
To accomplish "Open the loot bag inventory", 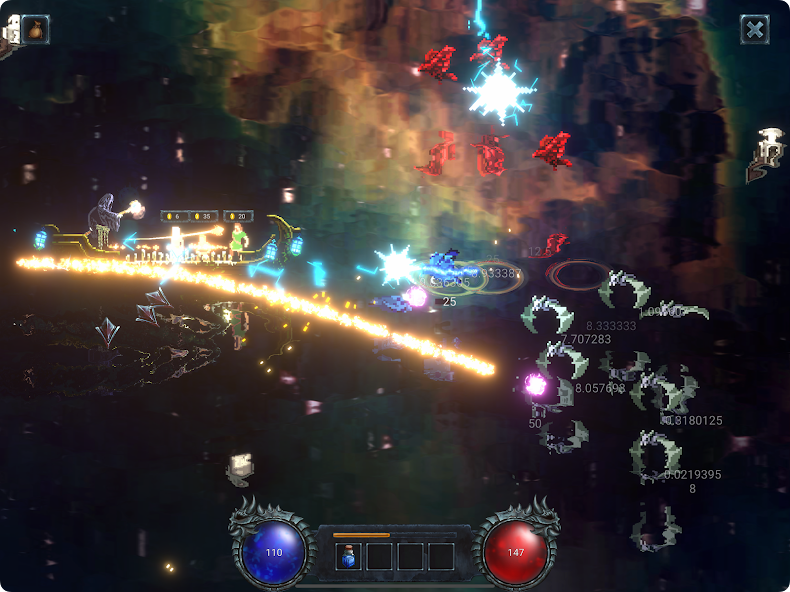I will pyautogui.click(x=36, y=29).
